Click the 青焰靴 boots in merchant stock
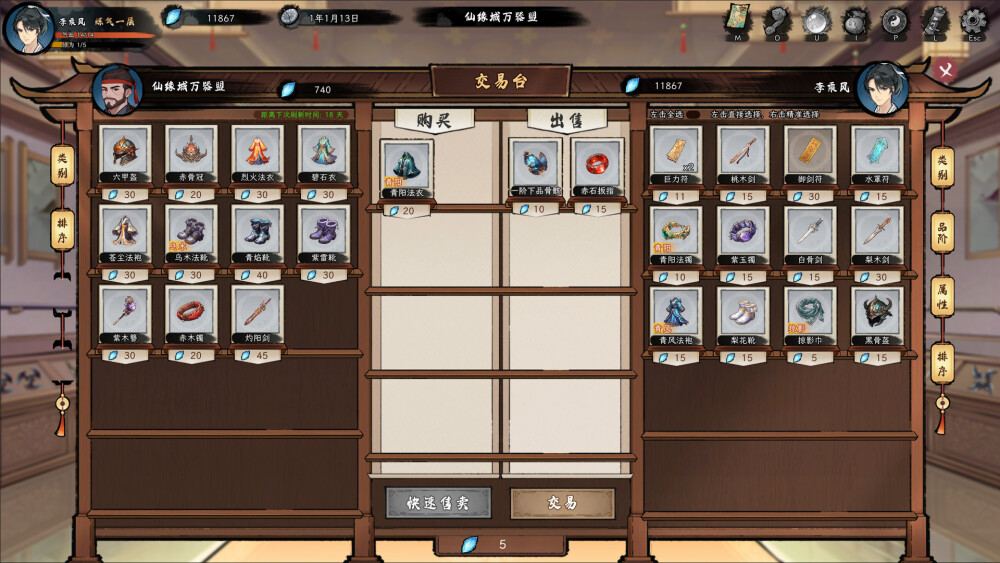The image size is (1000, 563). pyautogui.click(x=258, y=231)
